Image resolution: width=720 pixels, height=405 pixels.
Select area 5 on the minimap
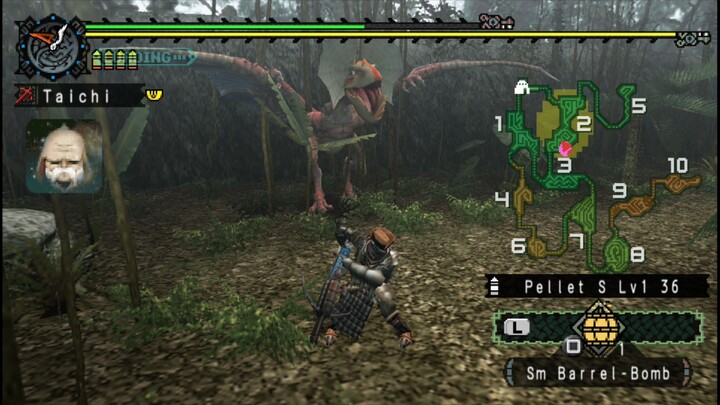coord(637,105)
